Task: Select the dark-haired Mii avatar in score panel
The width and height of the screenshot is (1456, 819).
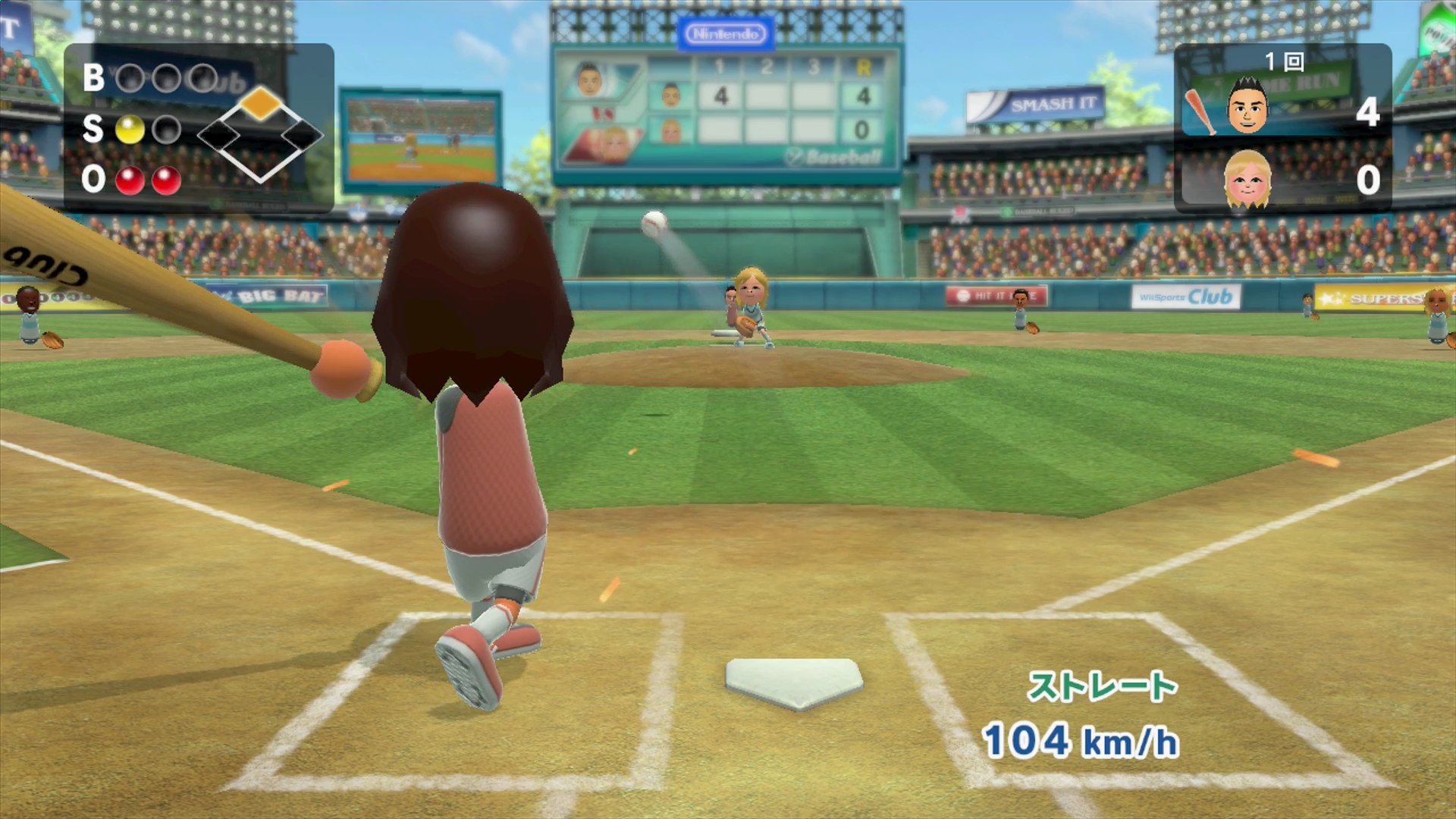Action: pyautogui.click(x=1247, y=107)
